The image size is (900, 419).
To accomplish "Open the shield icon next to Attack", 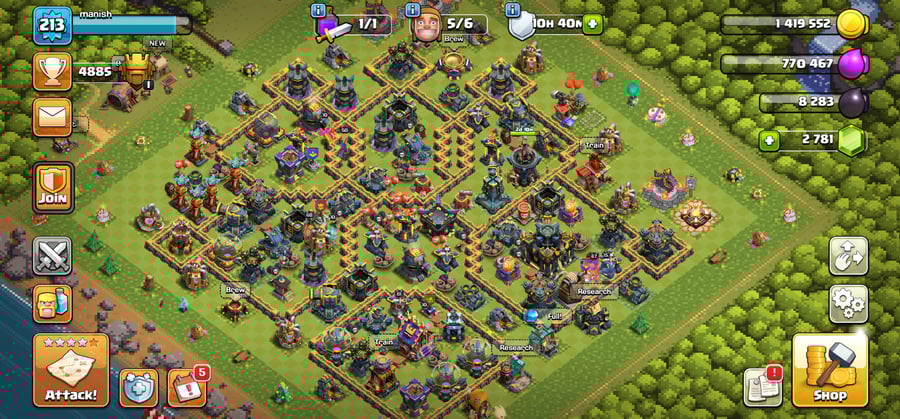I will [x=138, y=386].
